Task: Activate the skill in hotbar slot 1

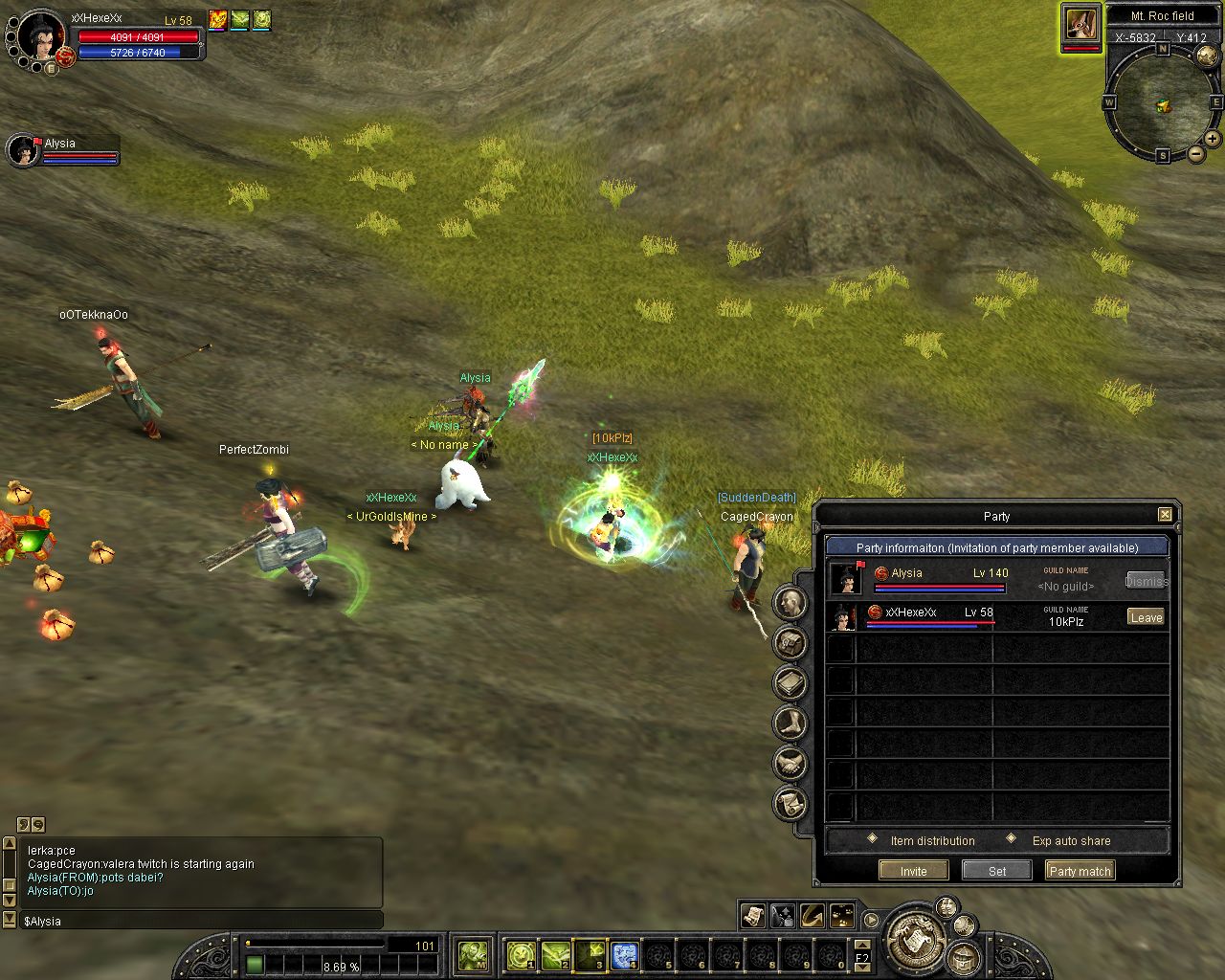Action: pyautogui.click(x=521, y=955)
